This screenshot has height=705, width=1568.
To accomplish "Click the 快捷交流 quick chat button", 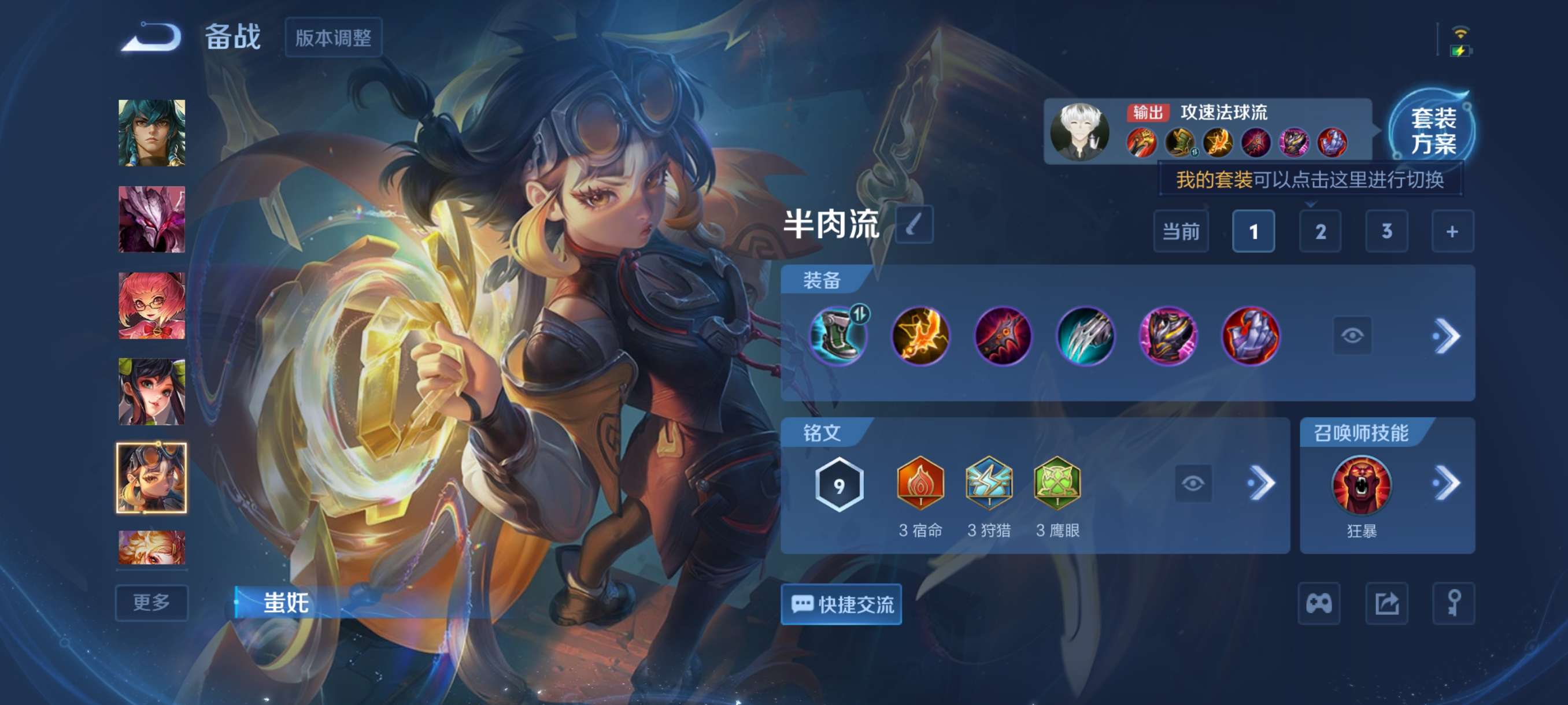I will [x=841, y=605].
